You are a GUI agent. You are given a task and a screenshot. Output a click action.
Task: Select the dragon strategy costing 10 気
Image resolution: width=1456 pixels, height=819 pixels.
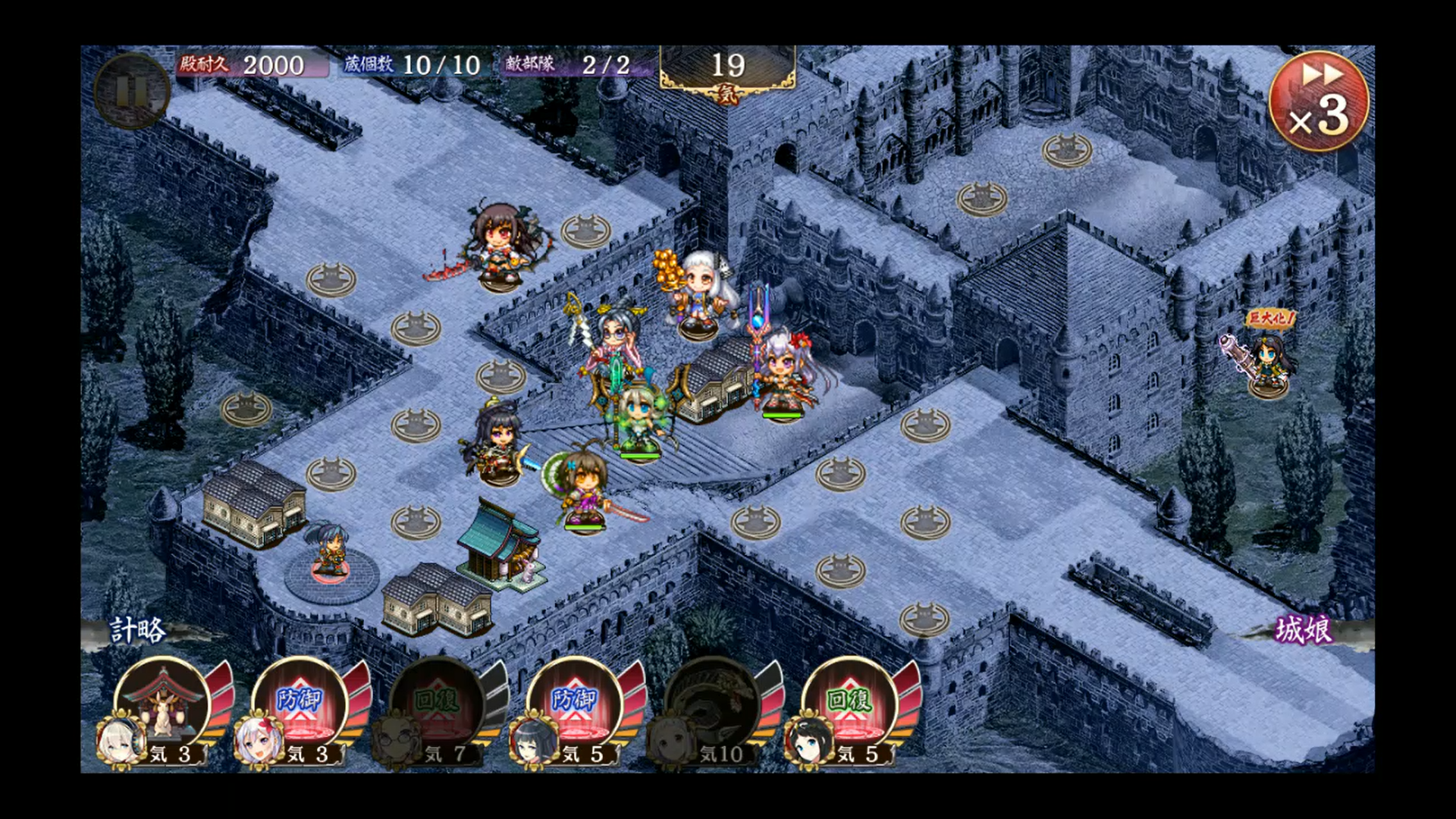[712, 705]
